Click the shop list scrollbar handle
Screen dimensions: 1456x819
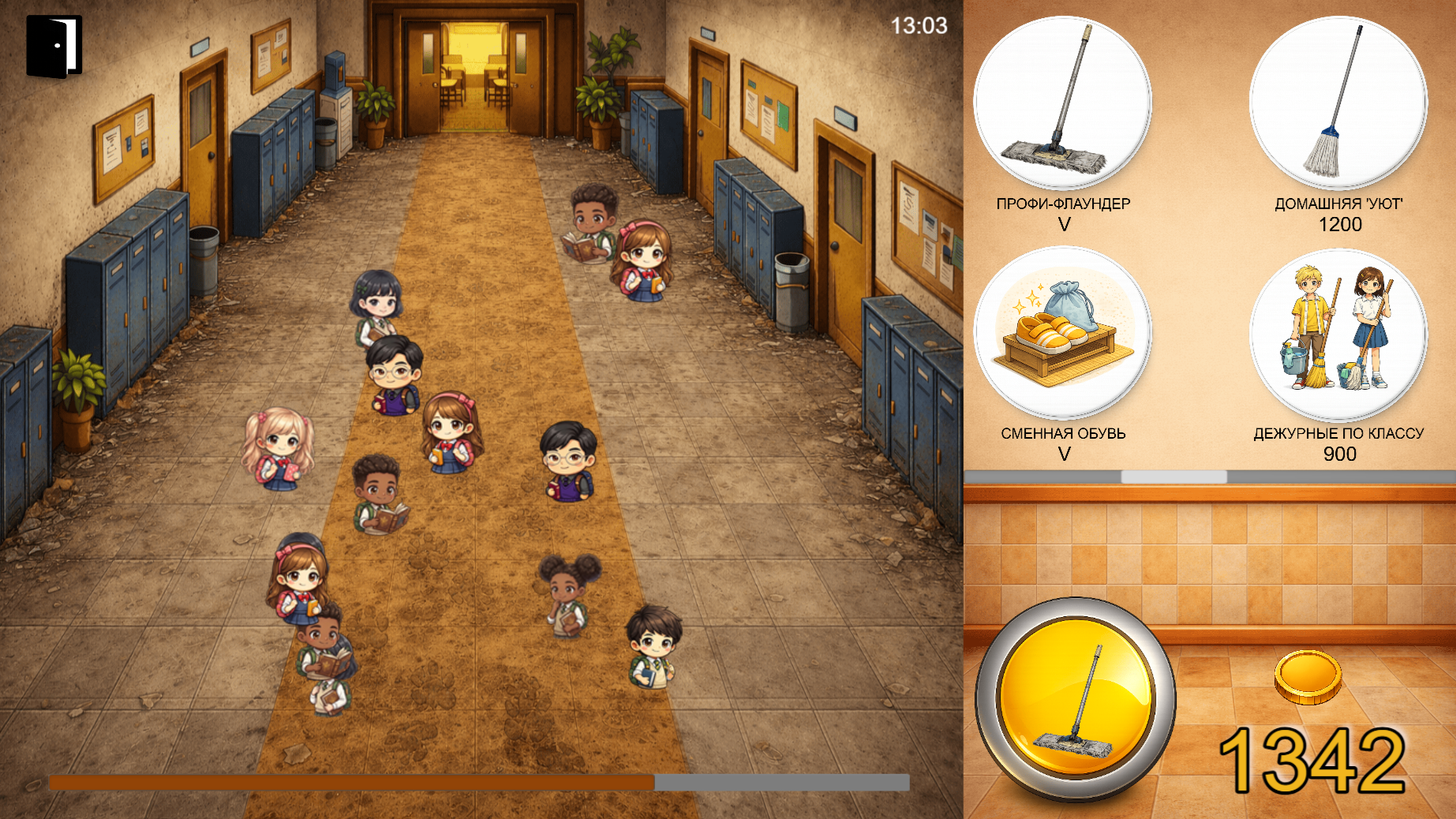(1173, 477)
